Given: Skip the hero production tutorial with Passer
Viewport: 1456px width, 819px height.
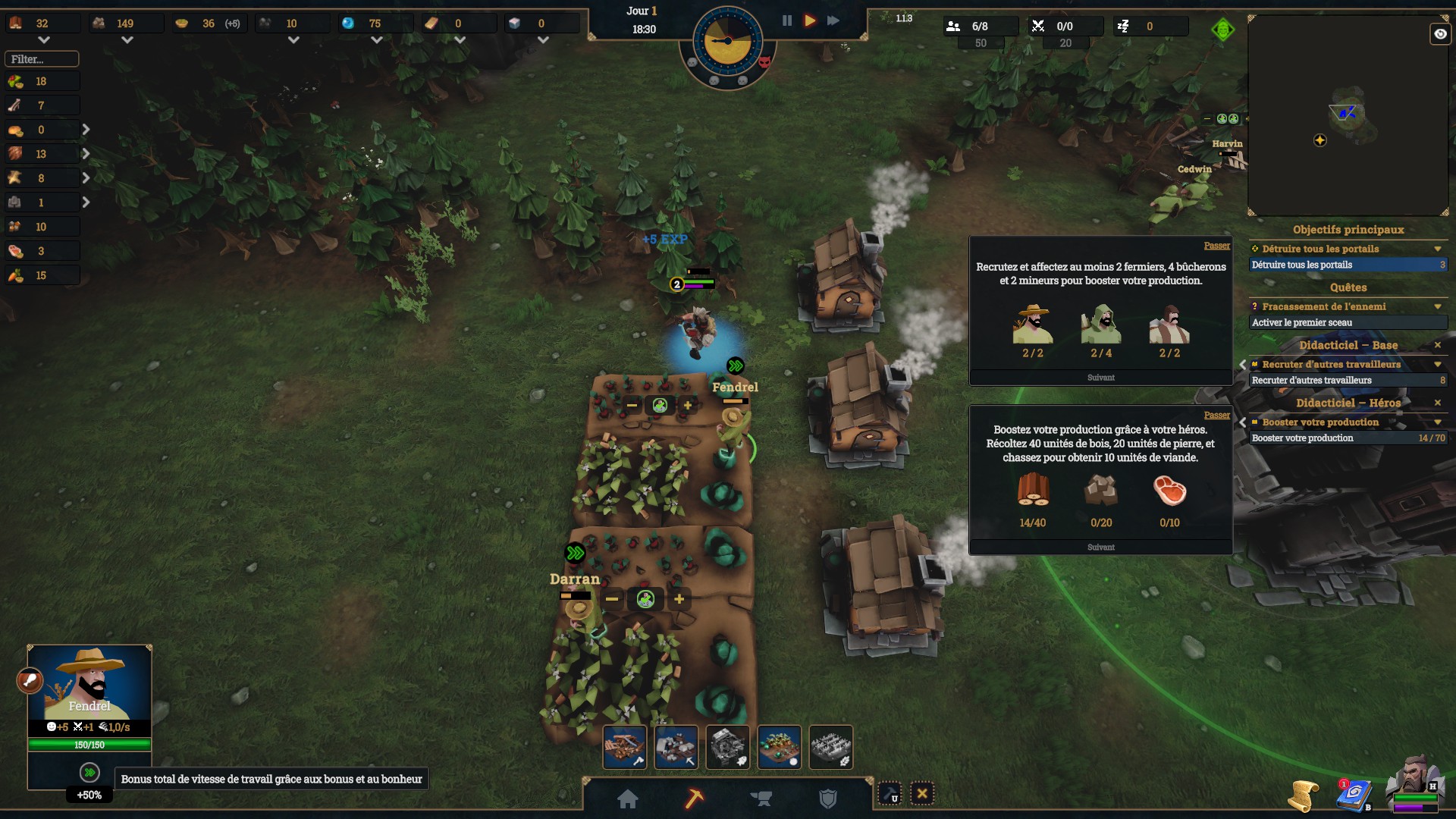Looking at the screenshot, I should tap(1216, 415).
